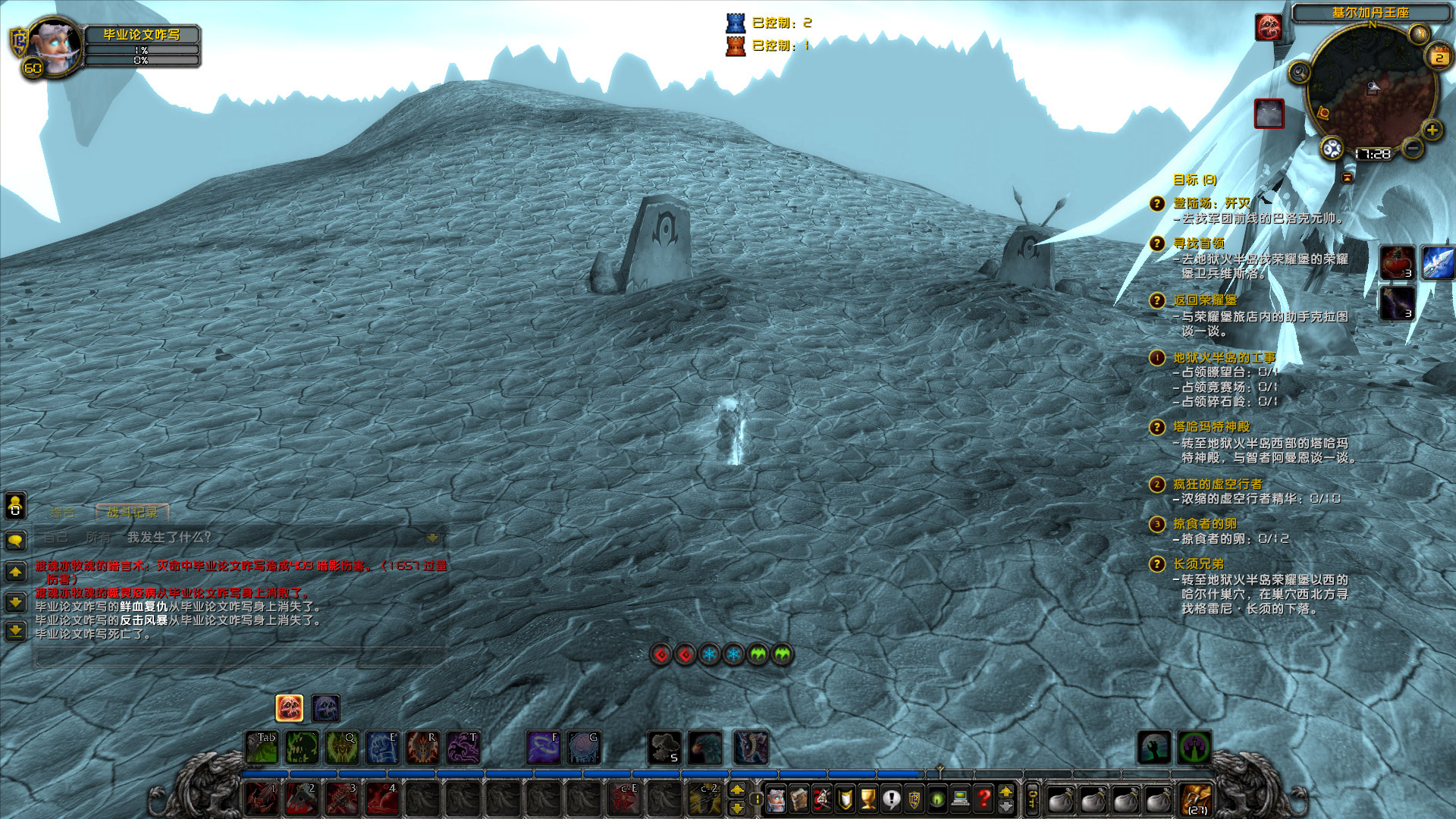Open the spellbook from the micro menu
This screenshot has width=1456, height=819.
pyautogui.click(x=799, y=800)
